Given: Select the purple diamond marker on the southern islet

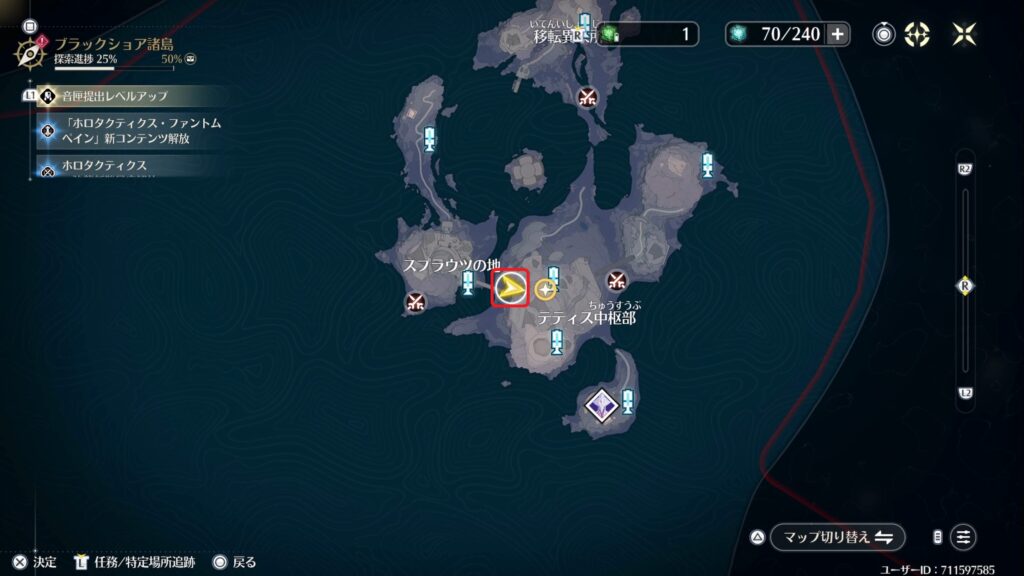Looking at the screenshot, I should 599,405.
